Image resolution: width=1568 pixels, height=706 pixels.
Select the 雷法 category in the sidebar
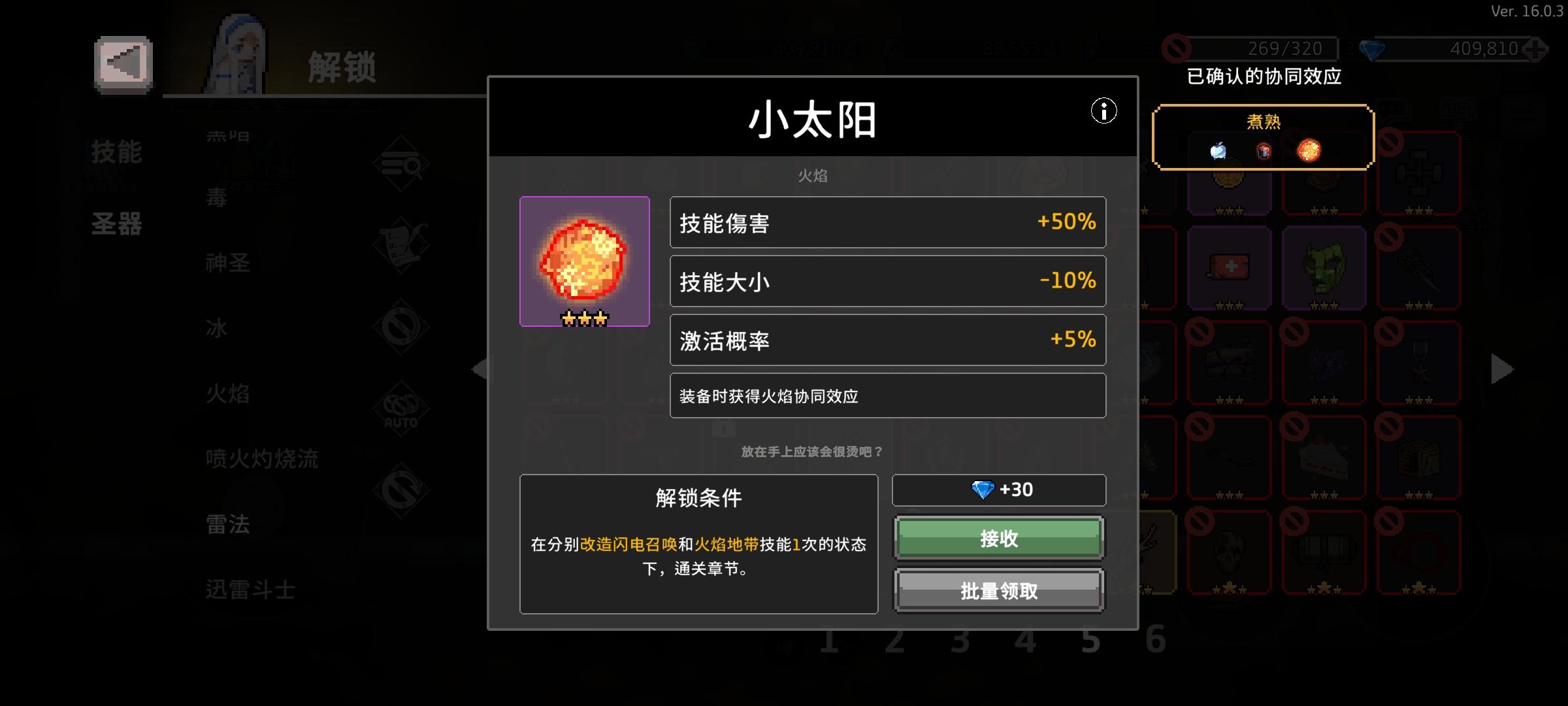(x=229, y=524)
